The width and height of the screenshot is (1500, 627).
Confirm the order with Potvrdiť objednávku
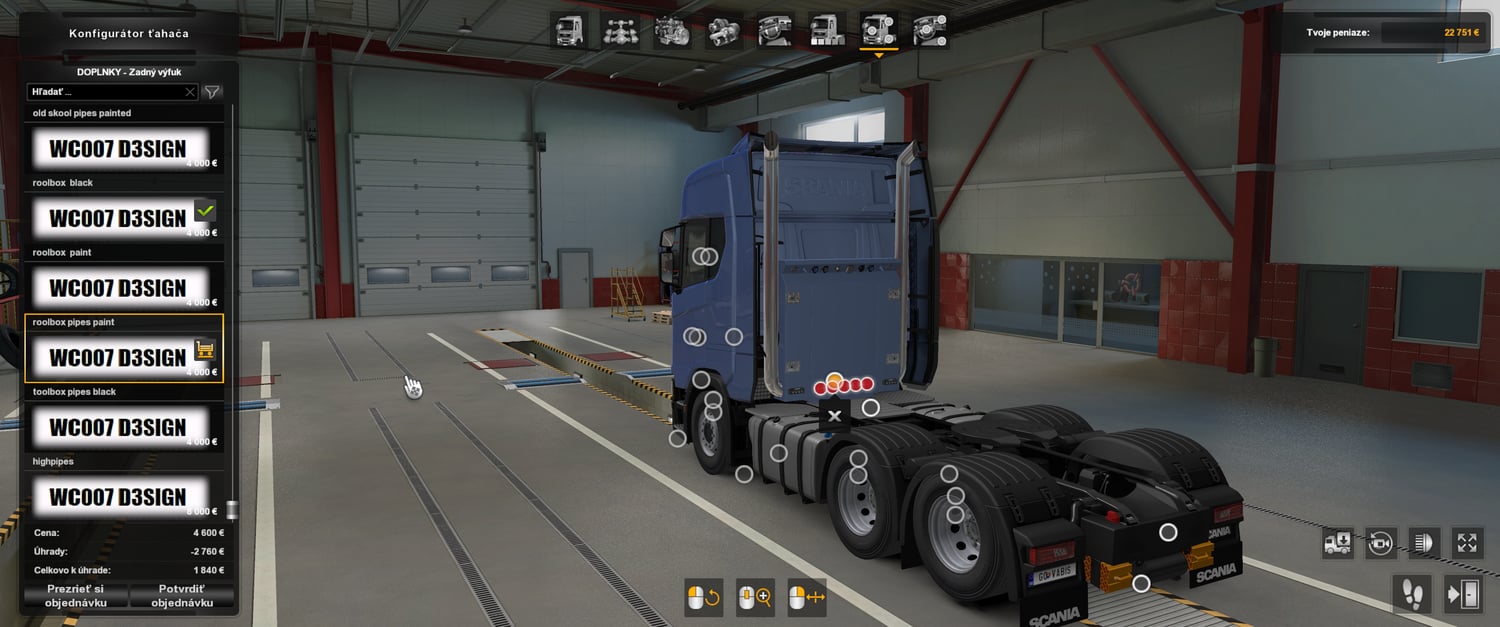(182, 596)
